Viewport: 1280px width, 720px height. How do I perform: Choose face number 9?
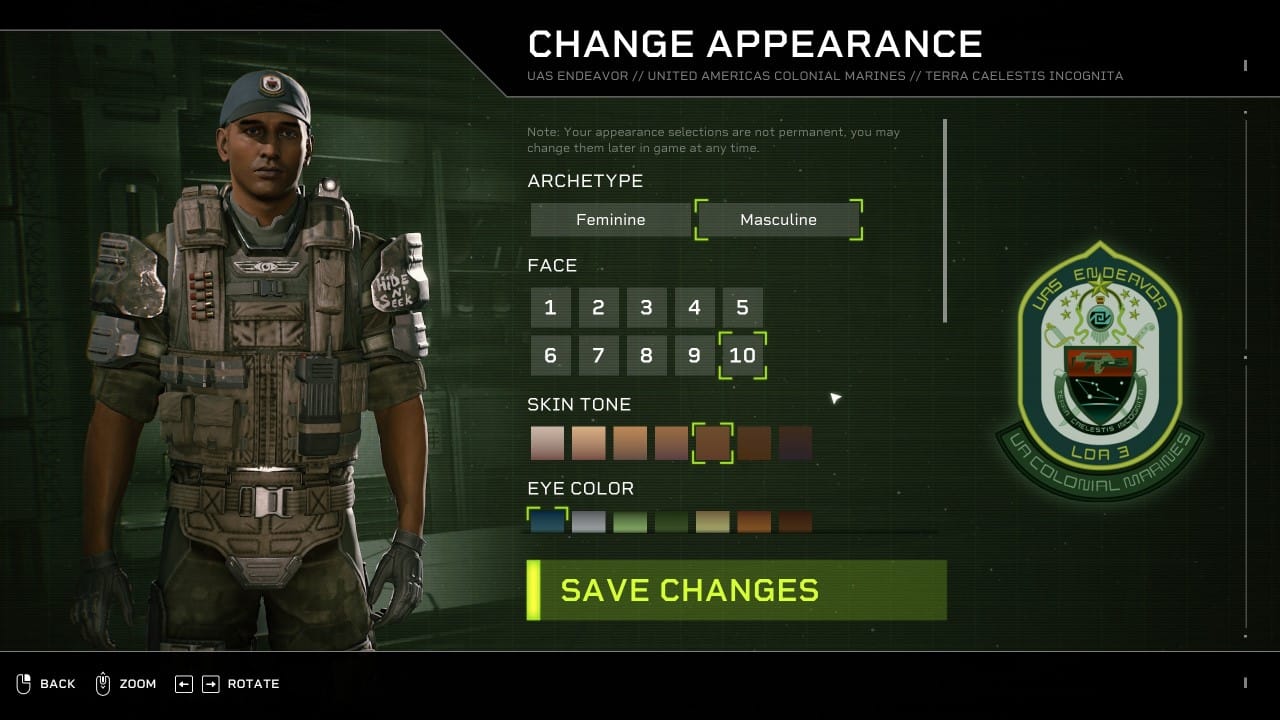[x=694, y=356]
